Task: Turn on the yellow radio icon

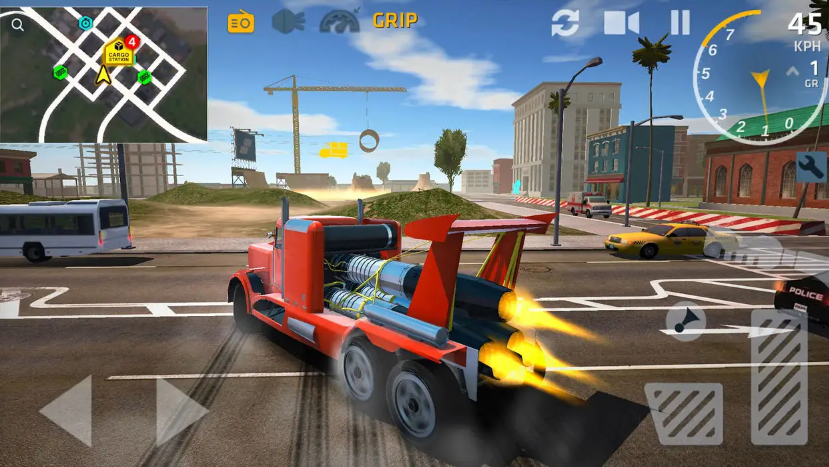Action: coord(241,21)
